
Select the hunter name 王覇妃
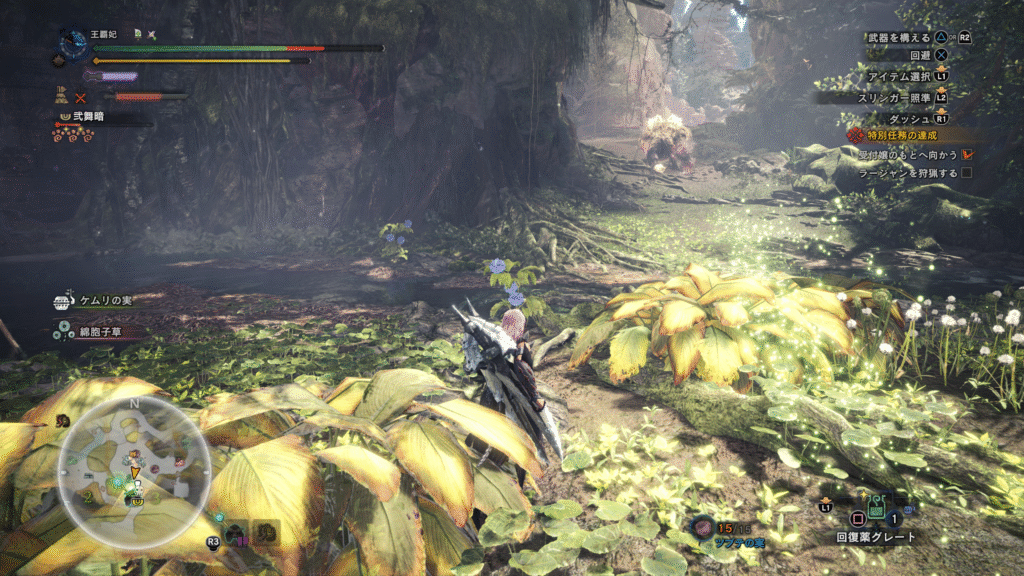(105, 34)
